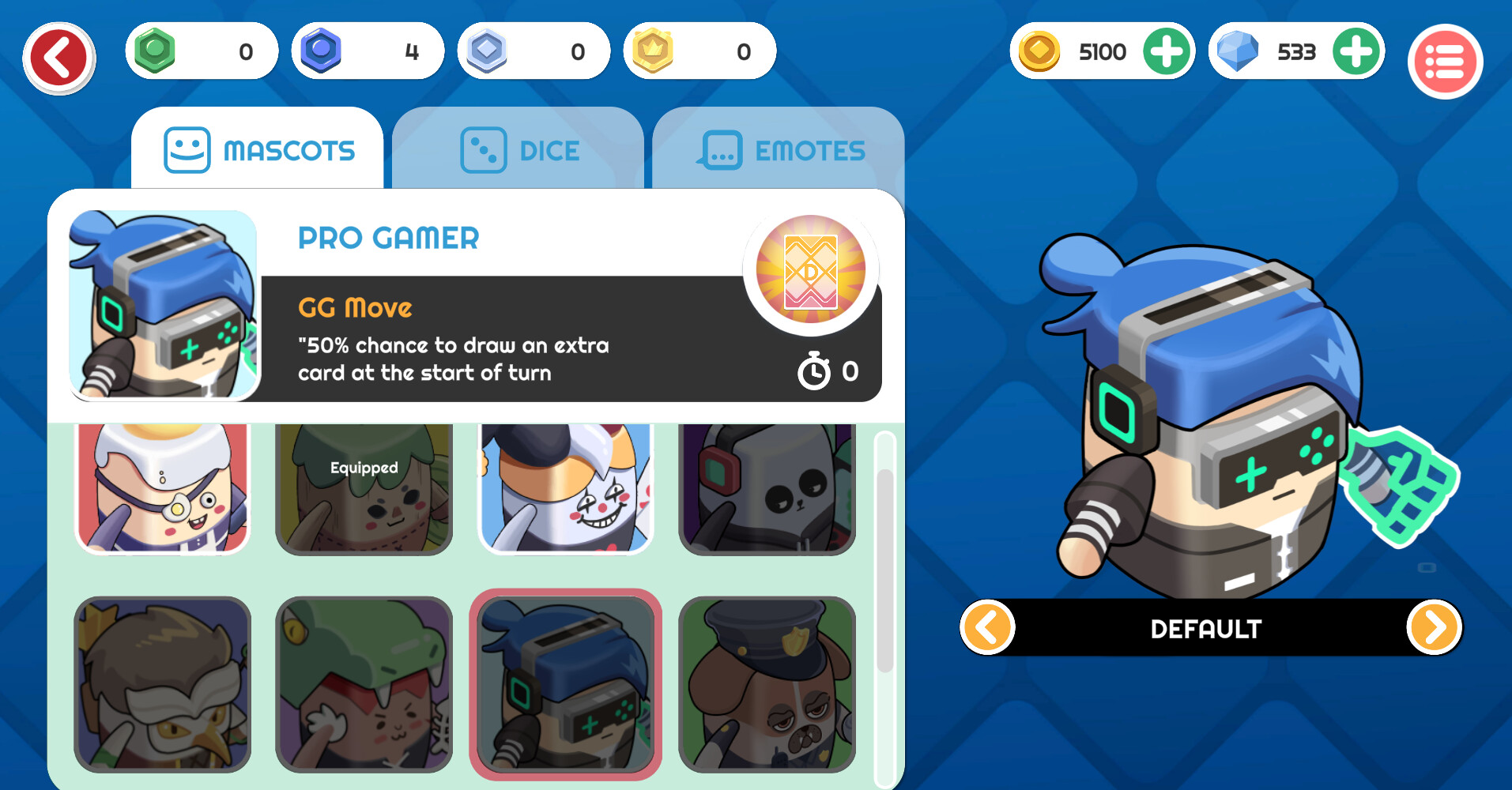Viewport: 1512px width, 790px height.
Task: Tap the green gem currency icon
Action: coord(155,51)
